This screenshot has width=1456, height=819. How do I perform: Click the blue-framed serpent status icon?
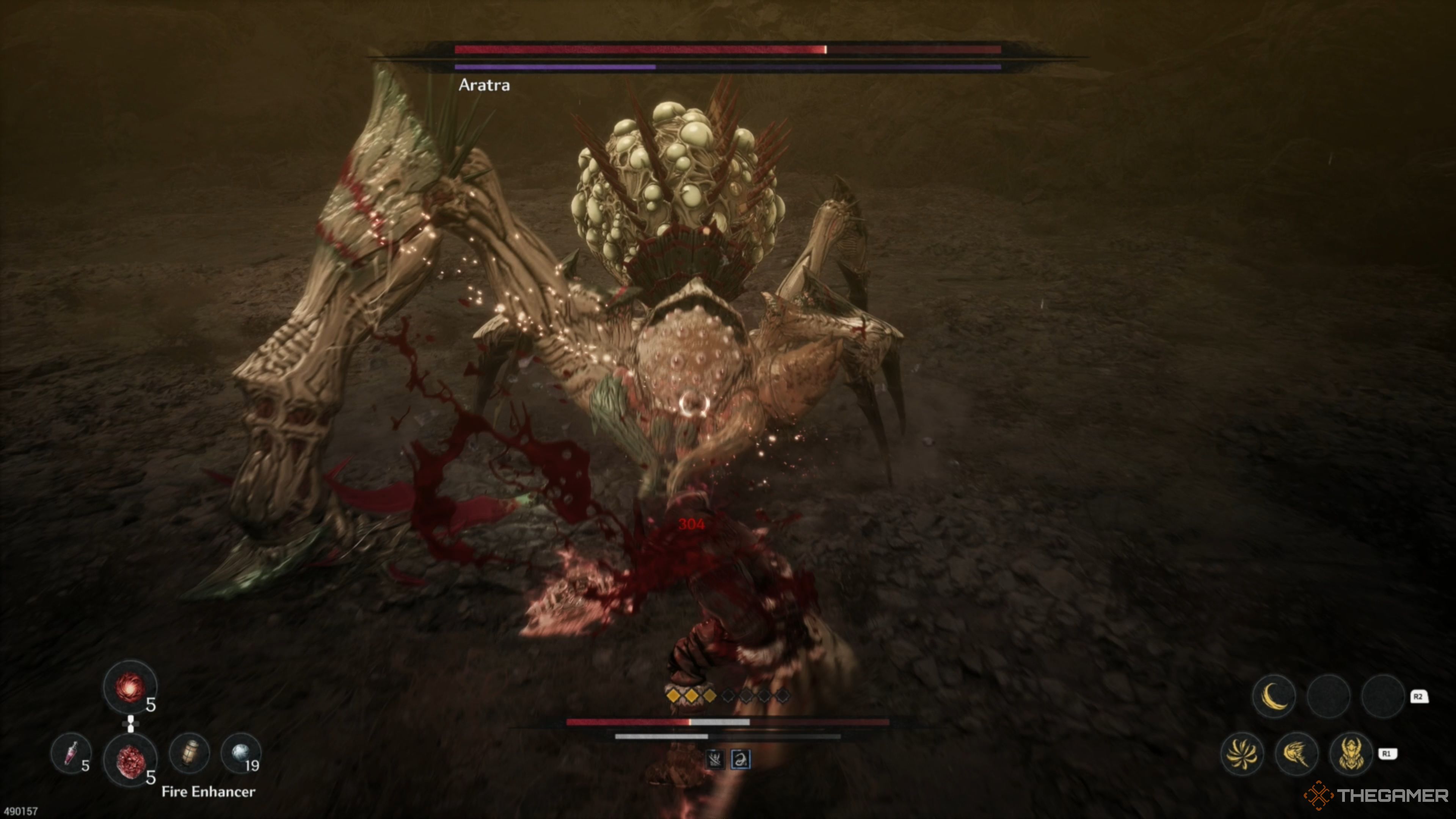click(741, 759)
